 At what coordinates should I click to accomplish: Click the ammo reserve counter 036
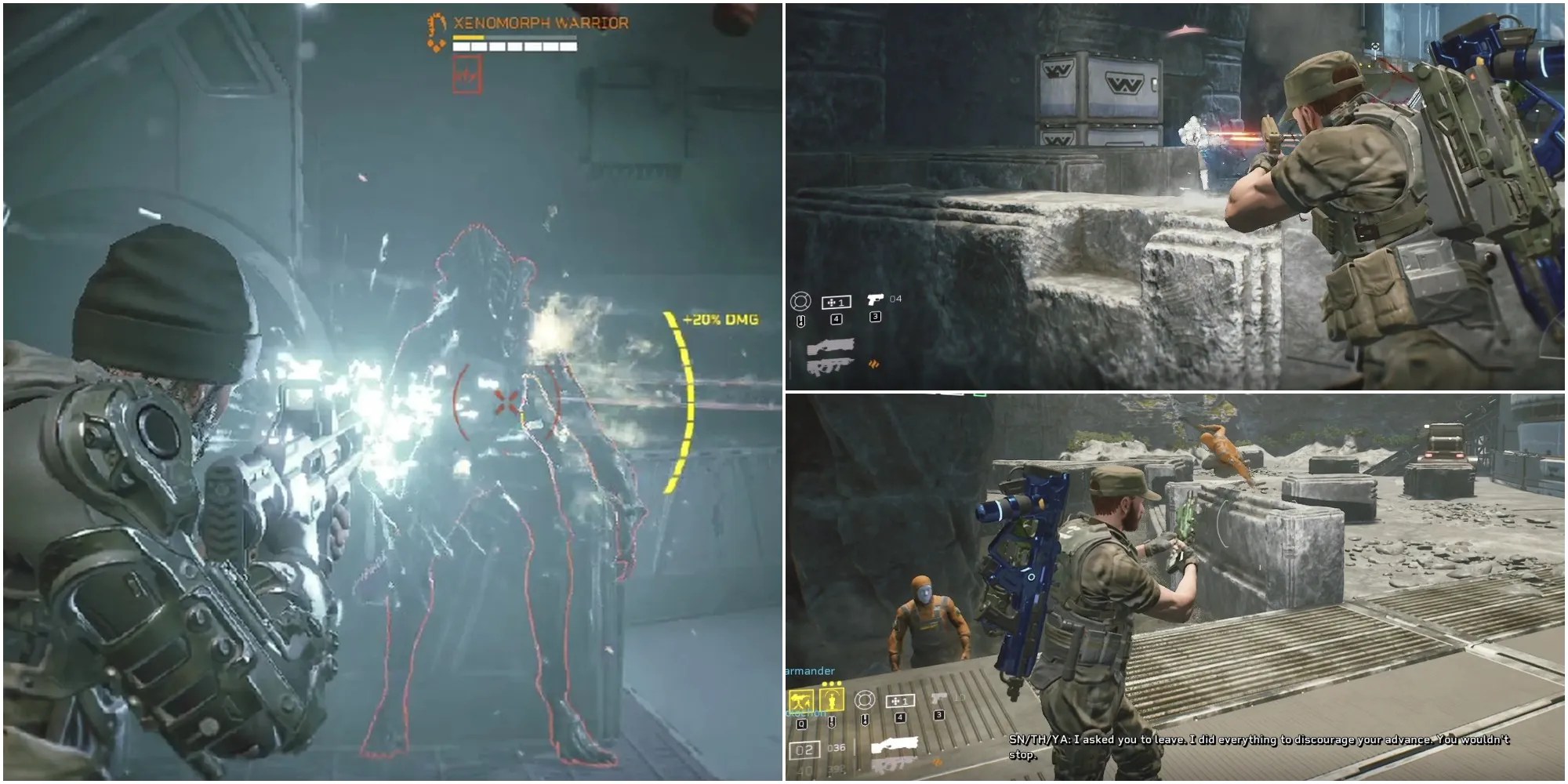click(x=837, y=746)
